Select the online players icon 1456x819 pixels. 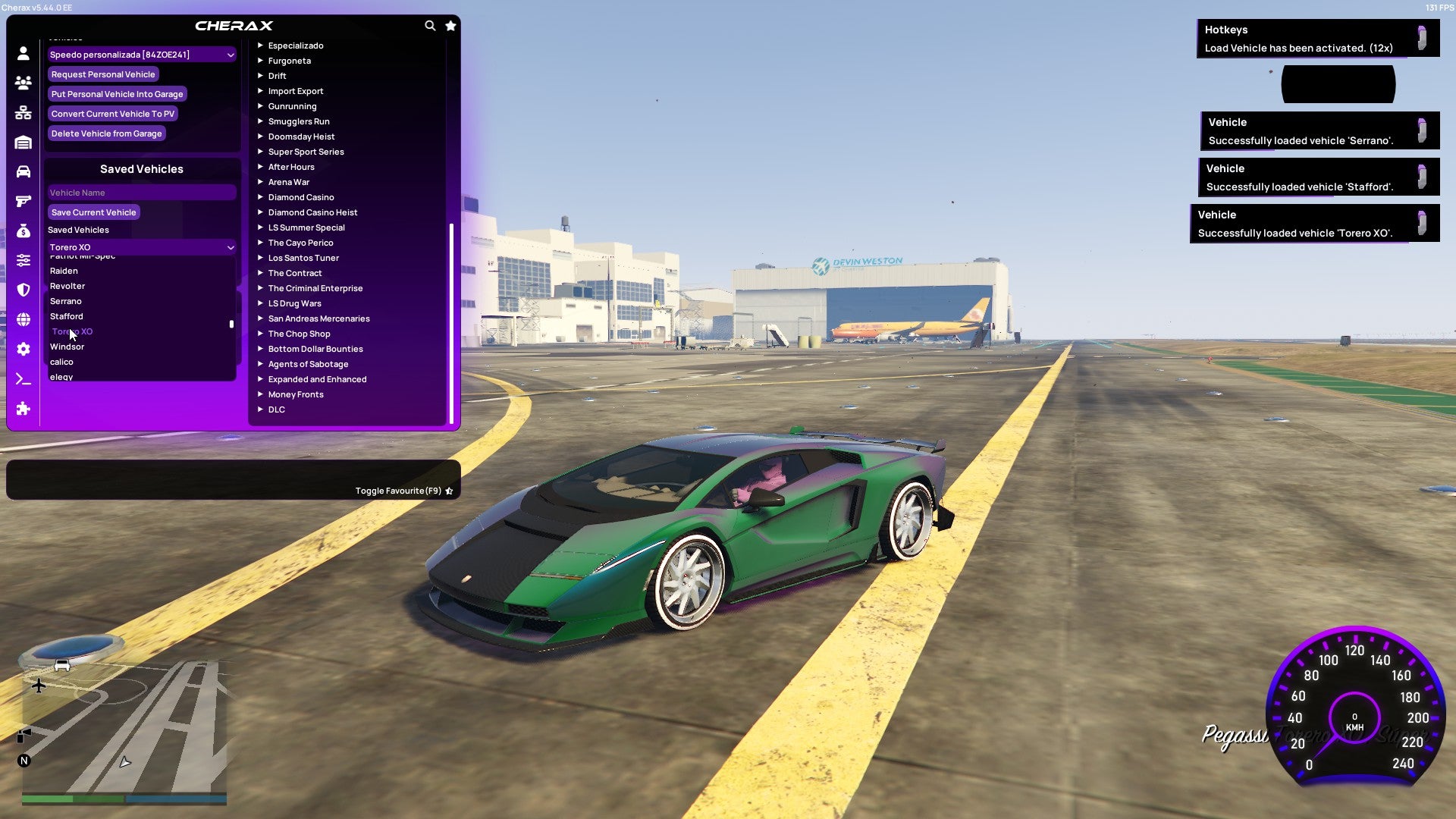click(23, 83)
